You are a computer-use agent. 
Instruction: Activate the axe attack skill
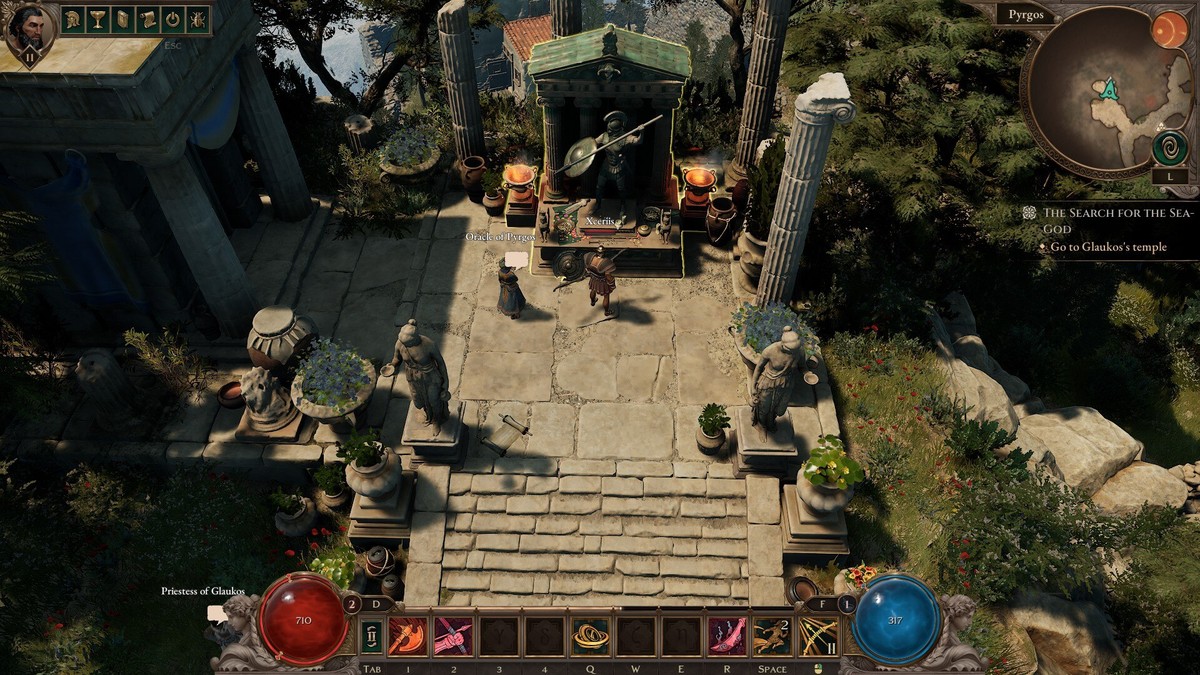click(x=408, y=637)
